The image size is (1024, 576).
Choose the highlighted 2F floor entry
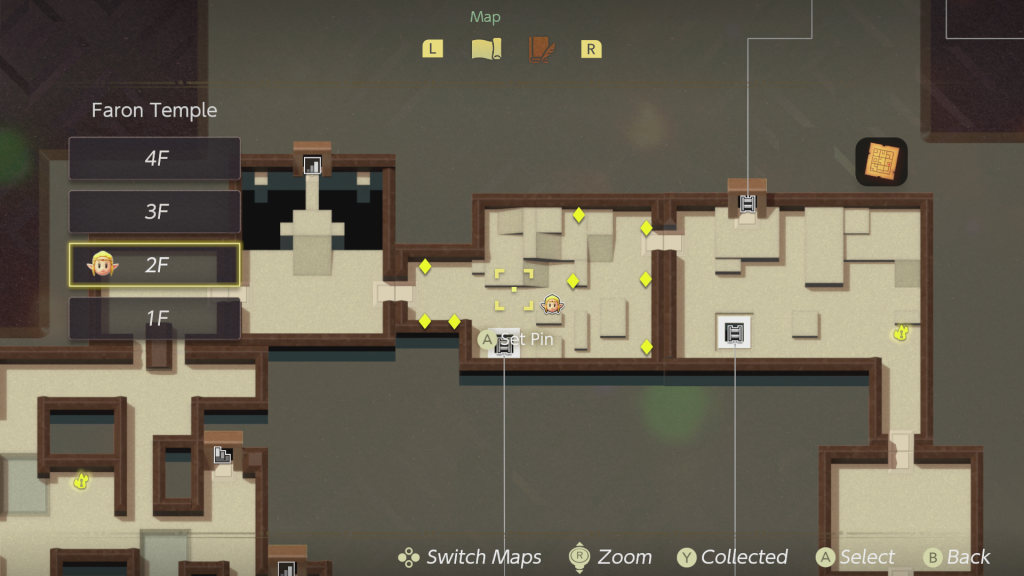(155, 264)
